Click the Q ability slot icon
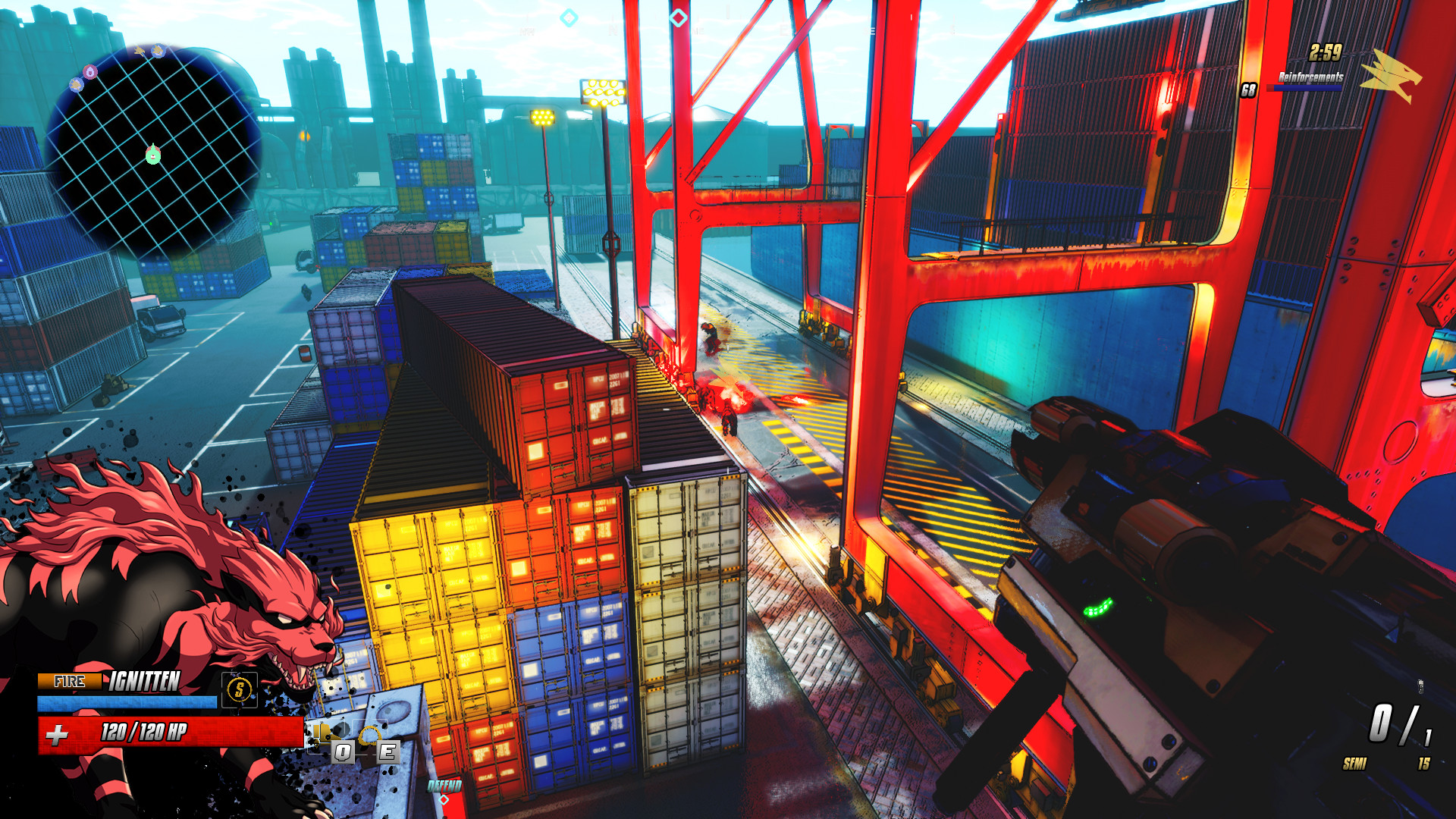Viewport: 1456px width, 819px height. (343, 751)
